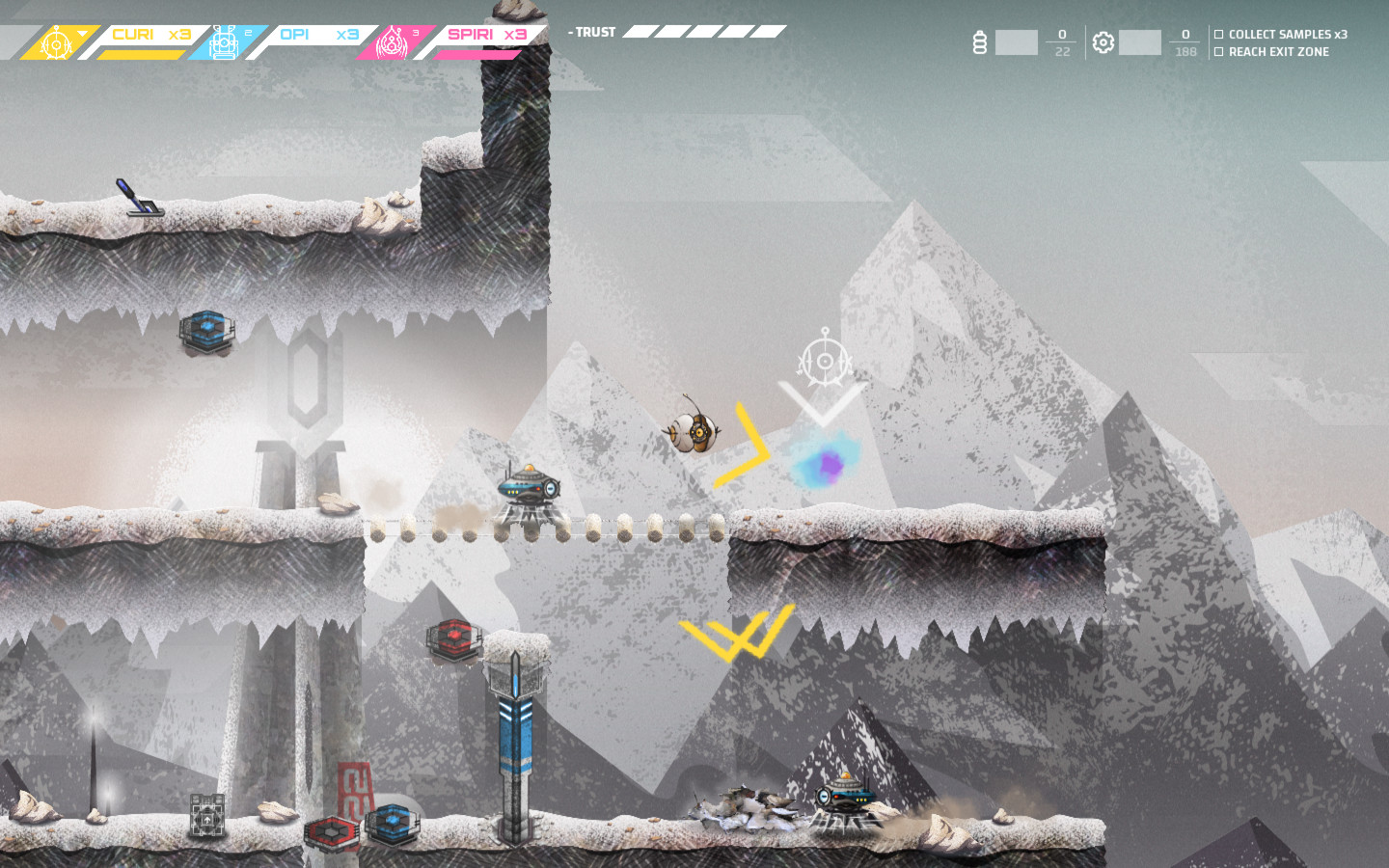Click the TRUST text label
Image resolution: width=1389 pixels, height=868 pixels.
point(596,32)
